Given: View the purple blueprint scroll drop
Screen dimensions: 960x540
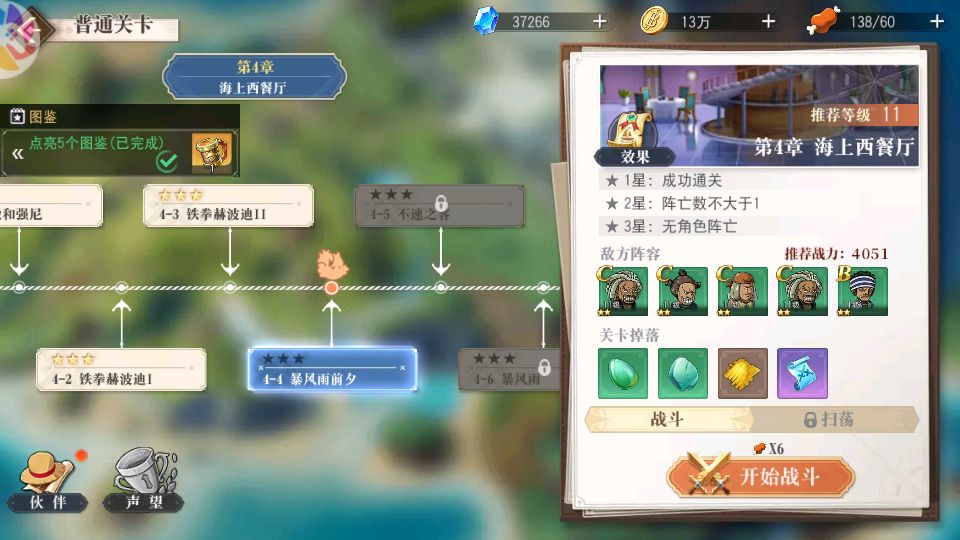Looking at the screenshot, I should (x=802, y=373).
